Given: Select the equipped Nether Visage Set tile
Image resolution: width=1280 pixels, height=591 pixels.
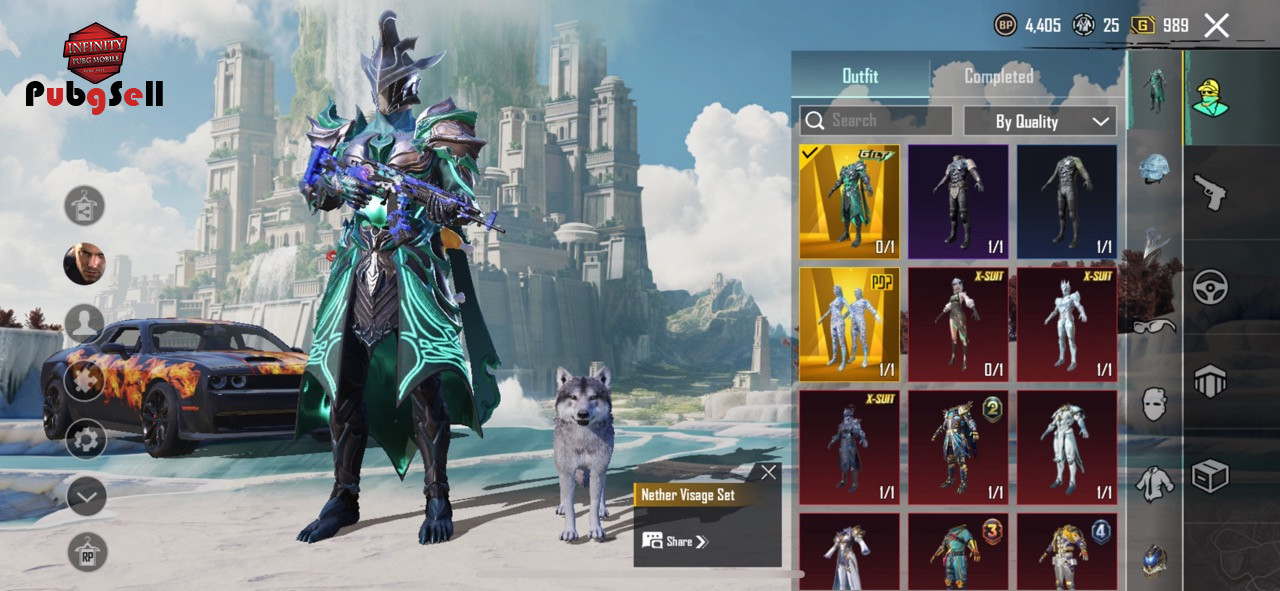Looking at the screenshot, I should [849, 202].
